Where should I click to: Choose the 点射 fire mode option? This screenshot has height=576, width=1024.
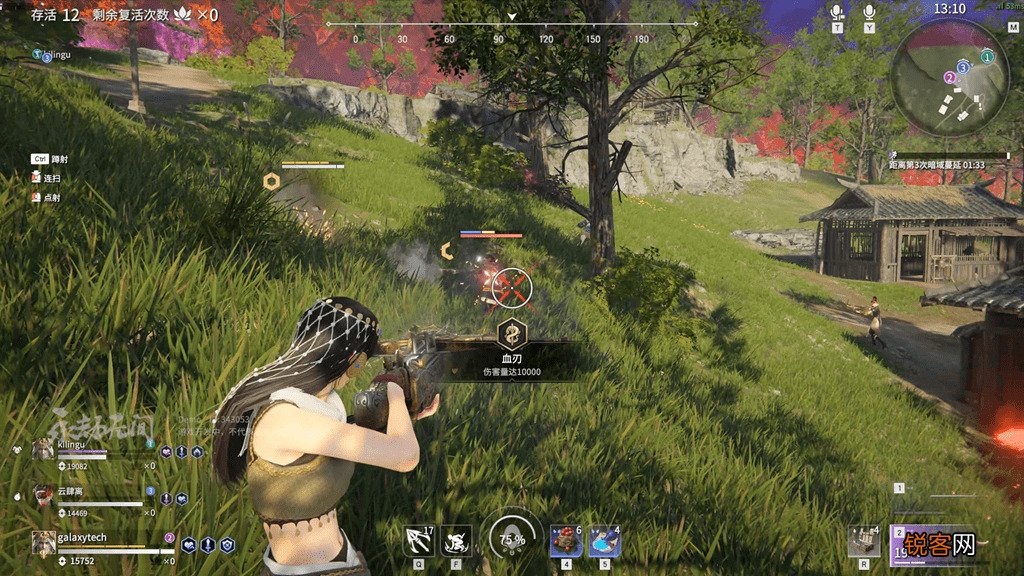(x=52, y=198)
